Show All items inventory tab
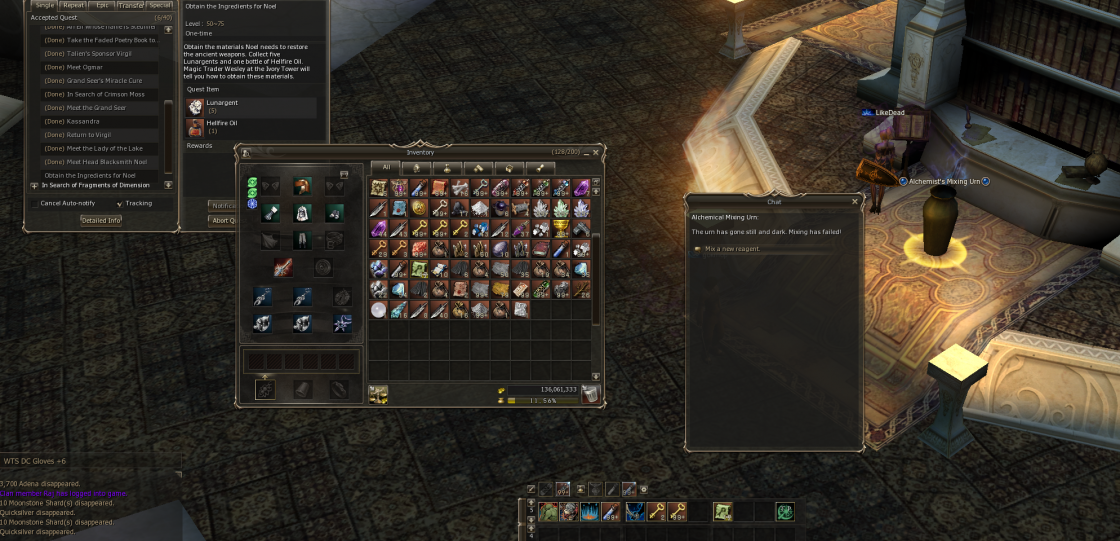The image size is (1120, 541). (x=385, y=167)
